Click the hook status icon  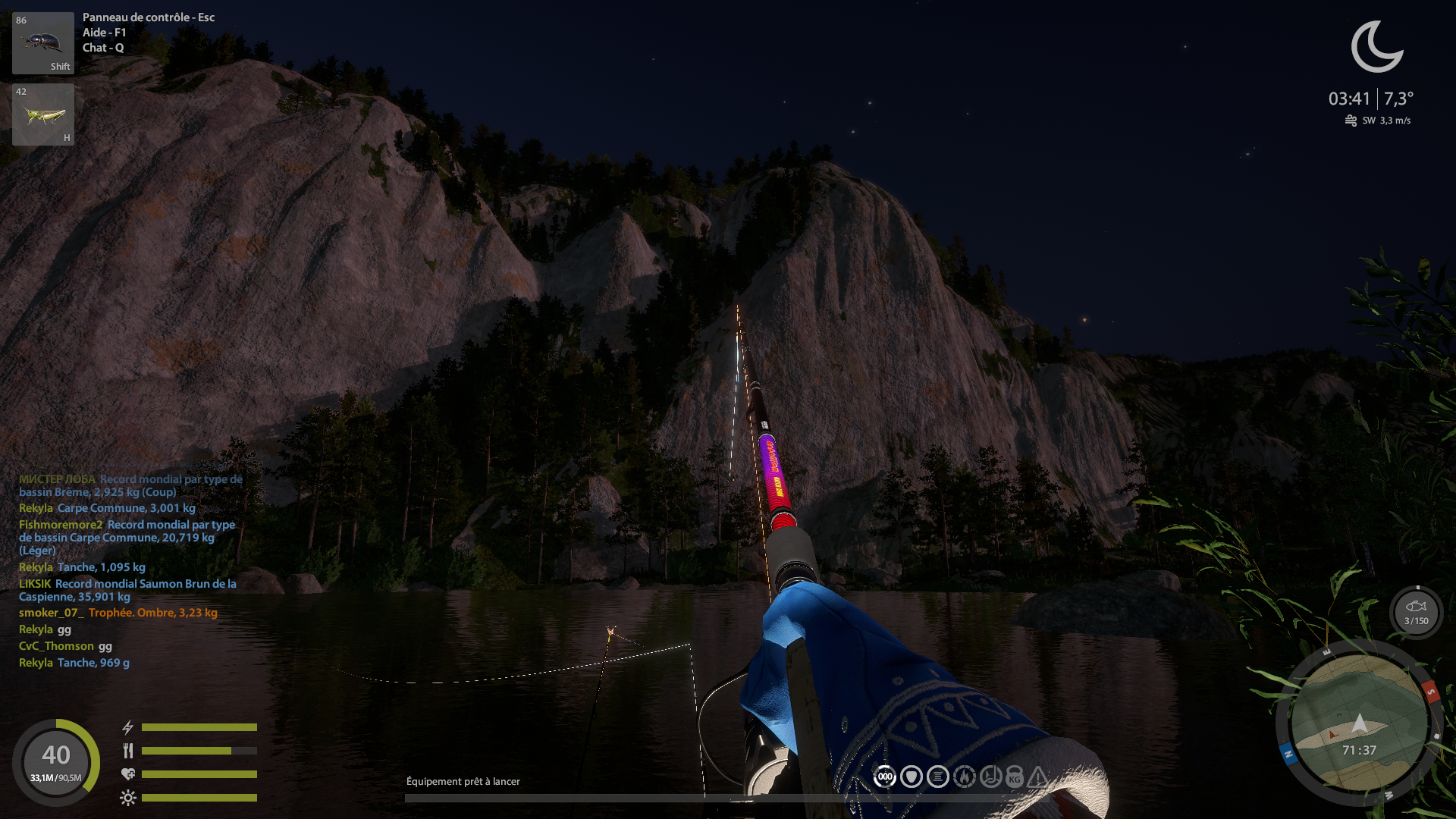tap(990, 777)
